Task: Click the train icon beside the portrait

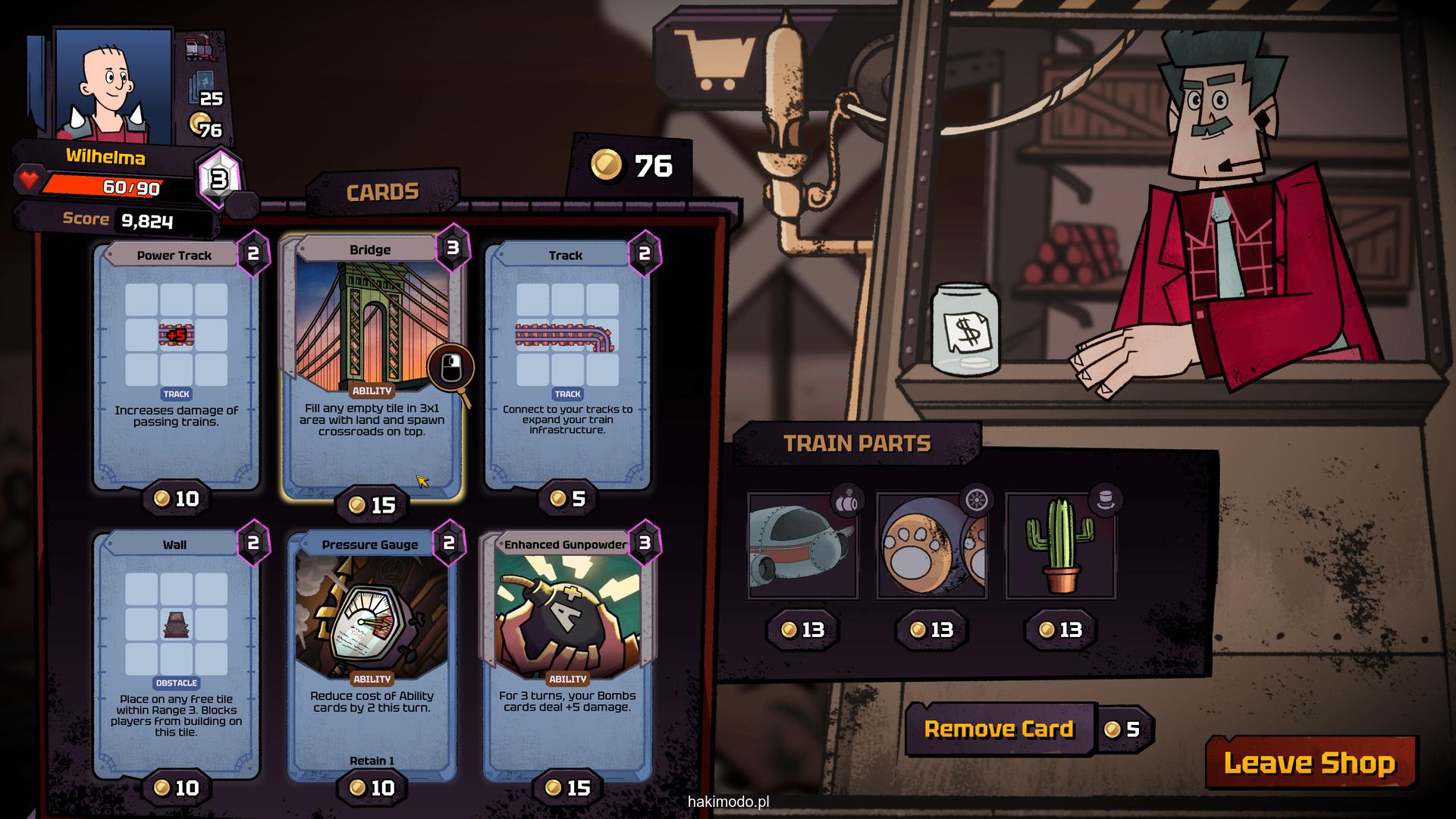Action: coord(200,49)
